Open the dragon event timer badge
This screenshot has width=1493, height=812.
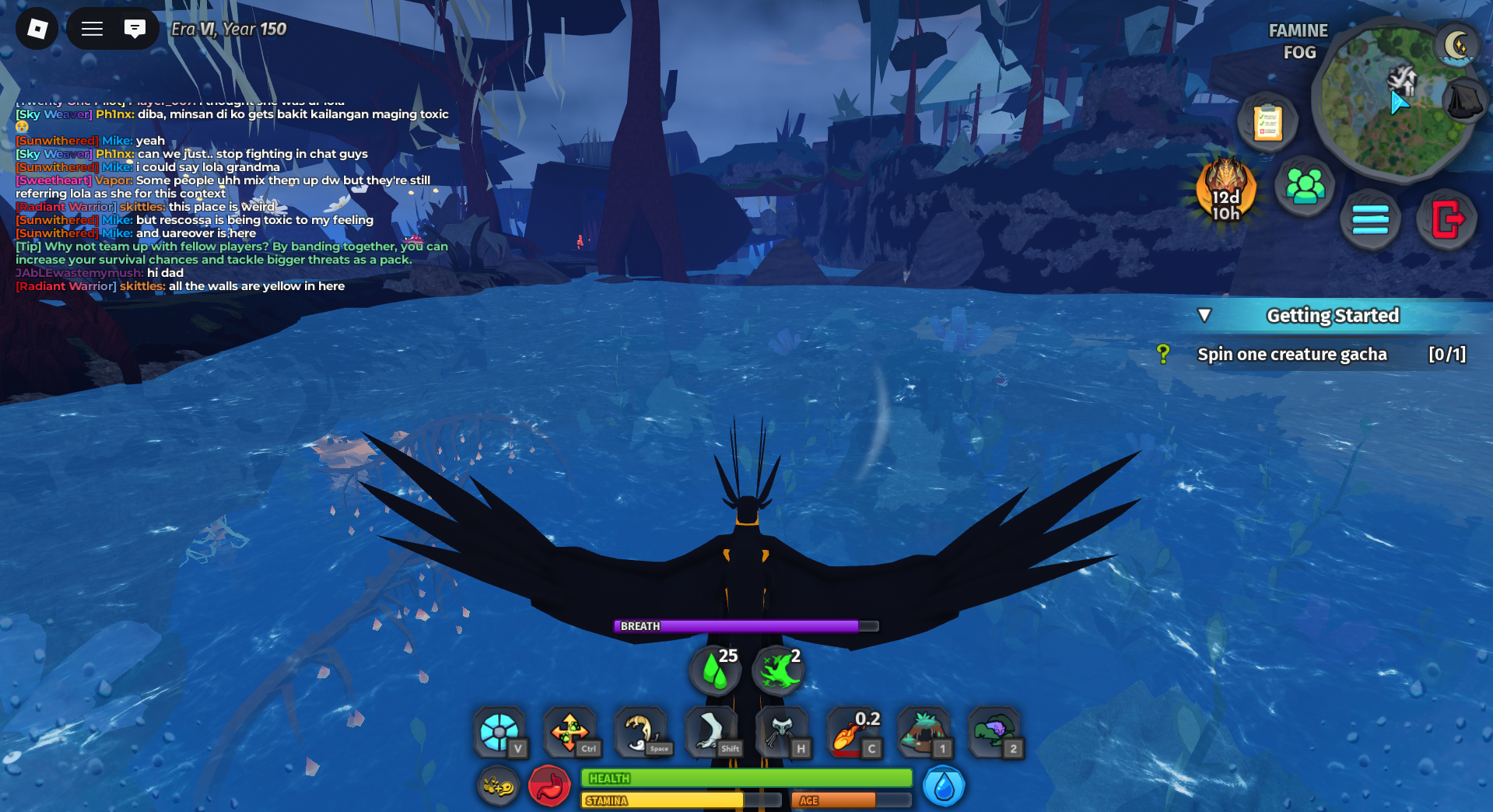tap(1226, 191)
